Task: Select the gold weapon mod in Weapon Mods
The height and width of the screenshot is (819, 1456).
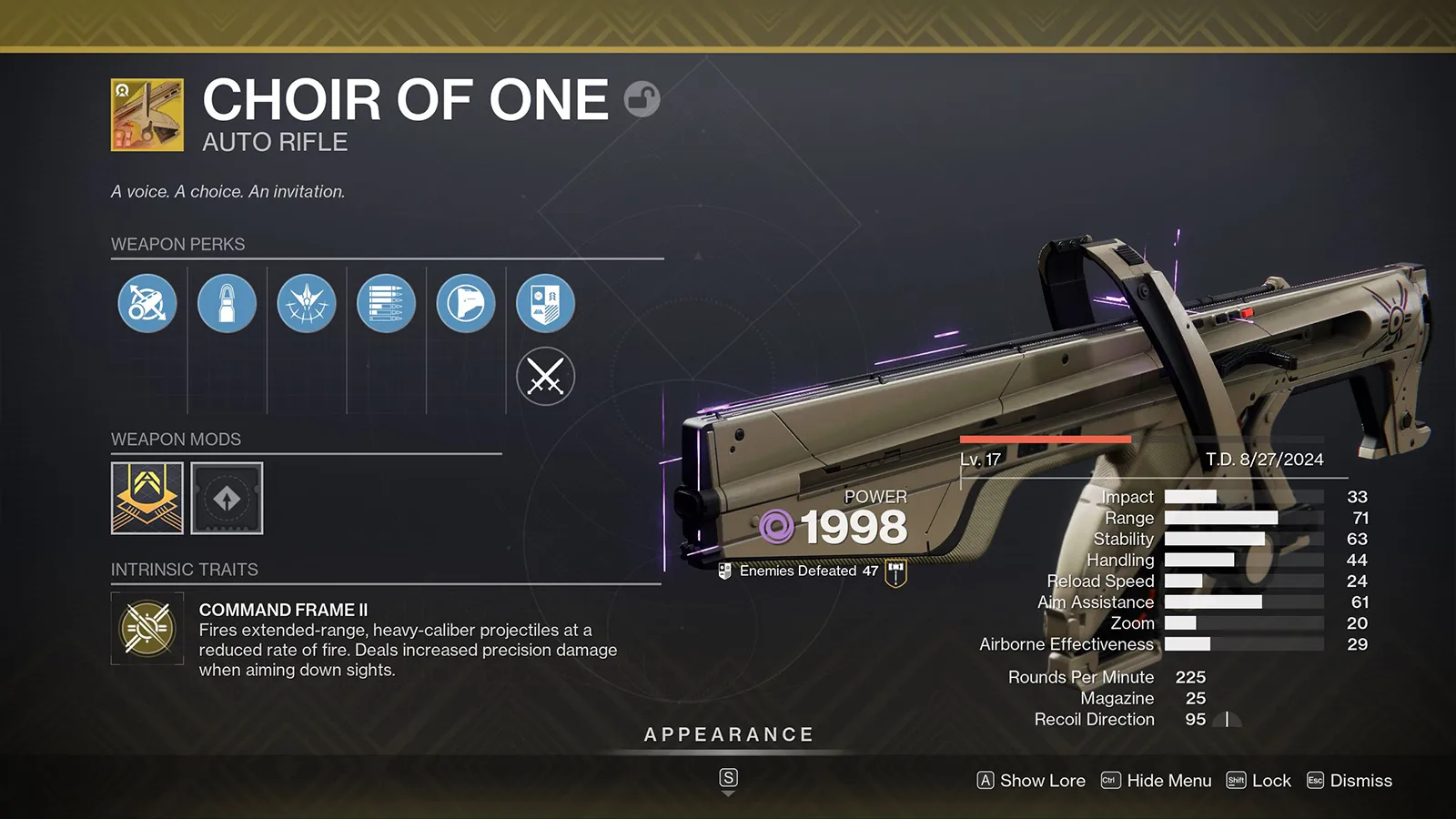Action: coord(147,498)
